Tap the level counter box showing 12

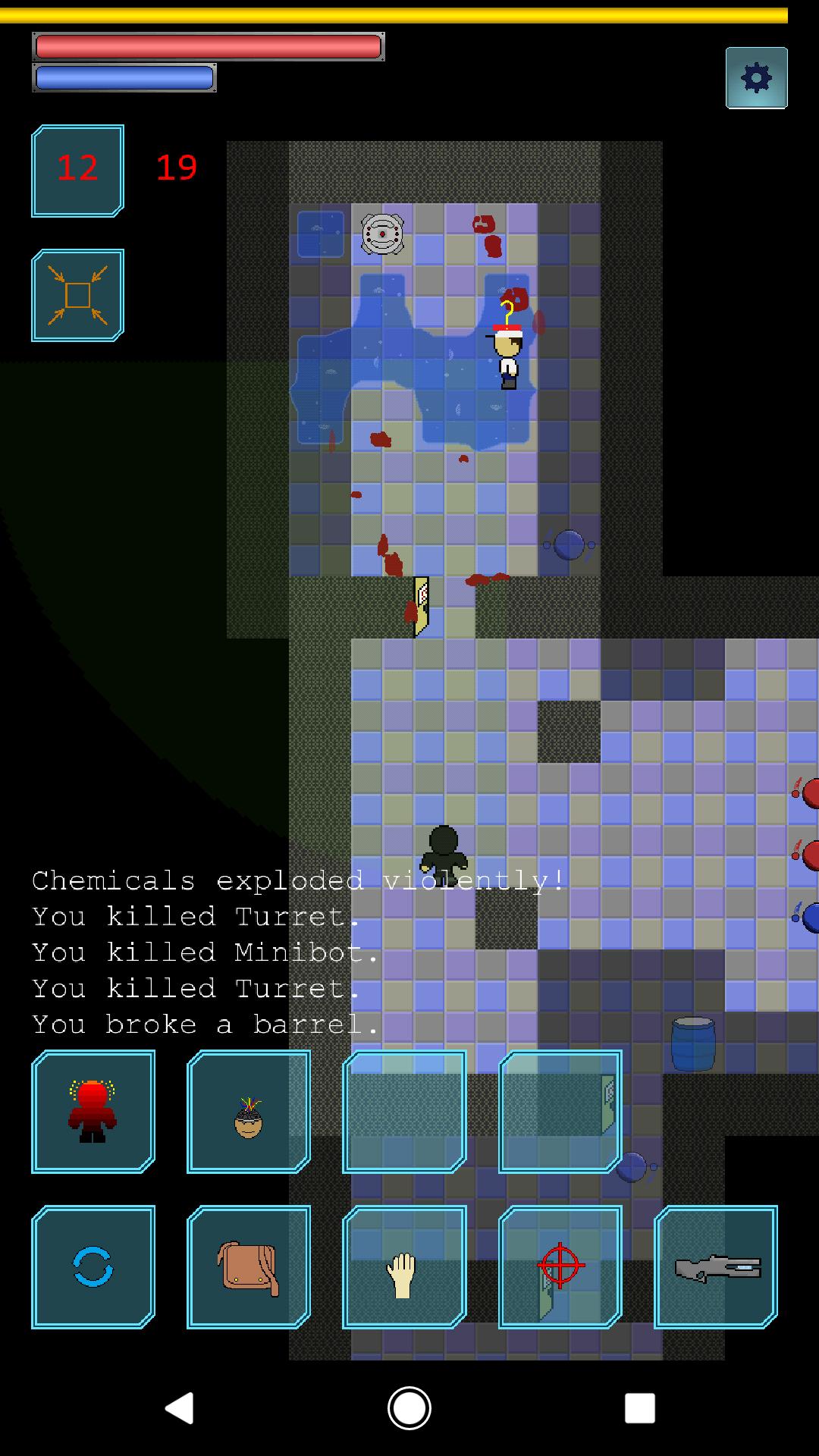77,171
